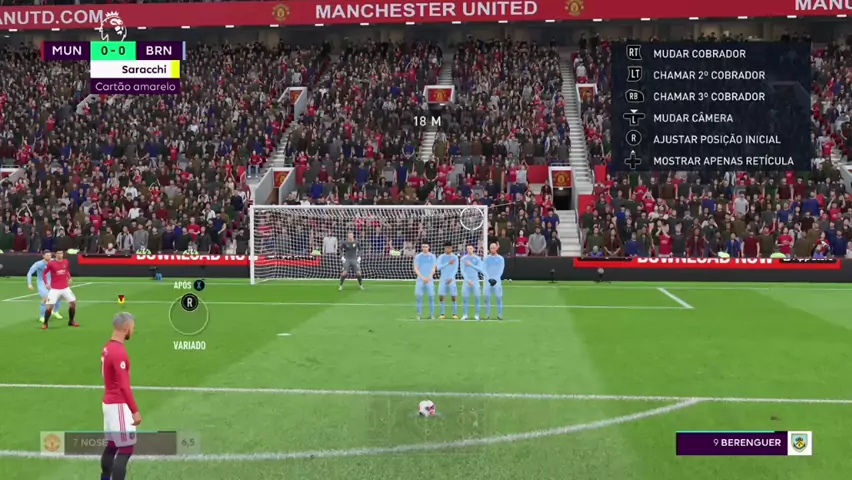Screen dimensions: 852x480
Task: Click the aiming reticle on the goal
Action: coord(472,217)
